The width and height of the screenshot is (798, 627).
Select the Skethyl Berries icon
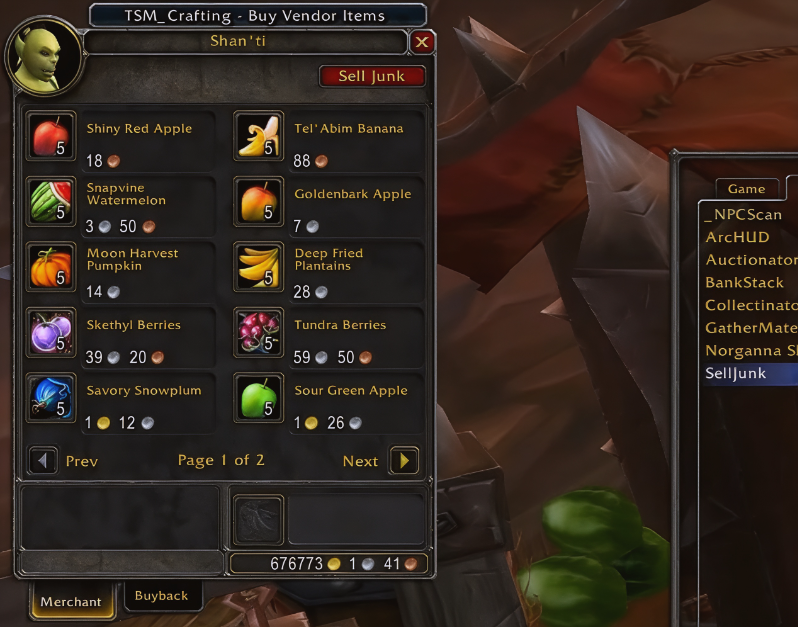tap(50, 332)
